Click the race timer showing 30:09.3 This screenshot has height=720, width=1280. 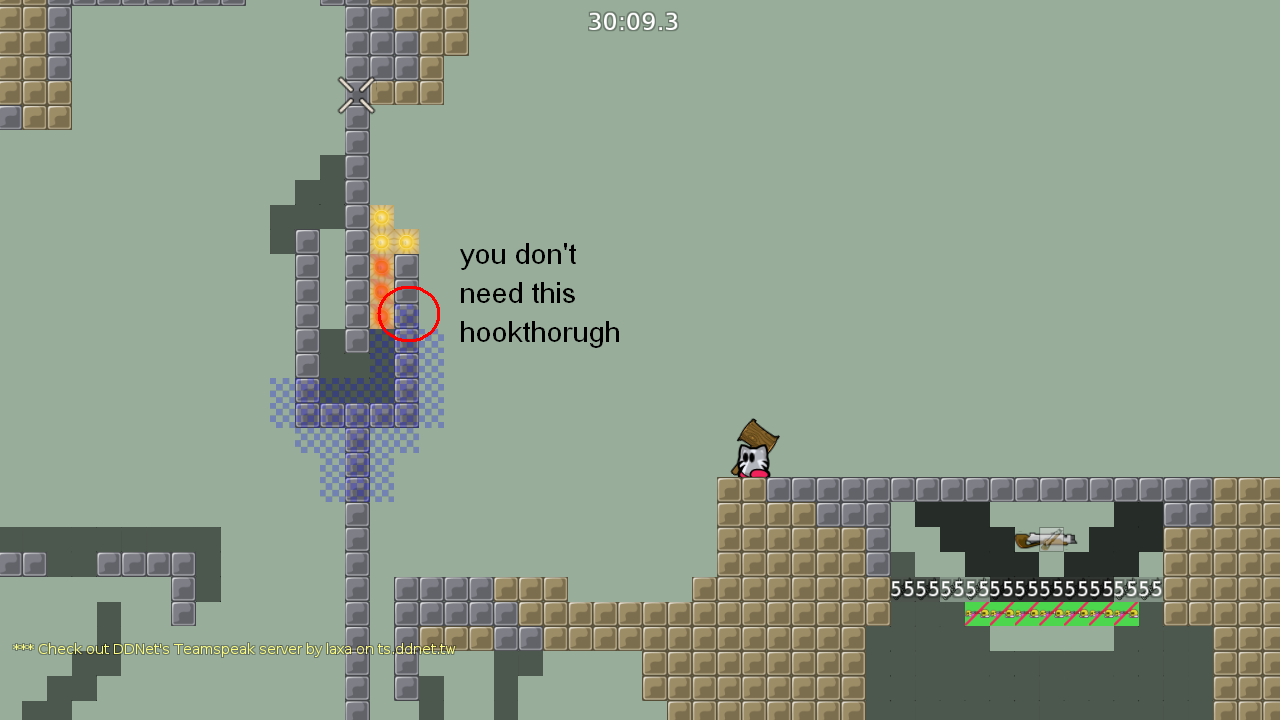(632, 21)
